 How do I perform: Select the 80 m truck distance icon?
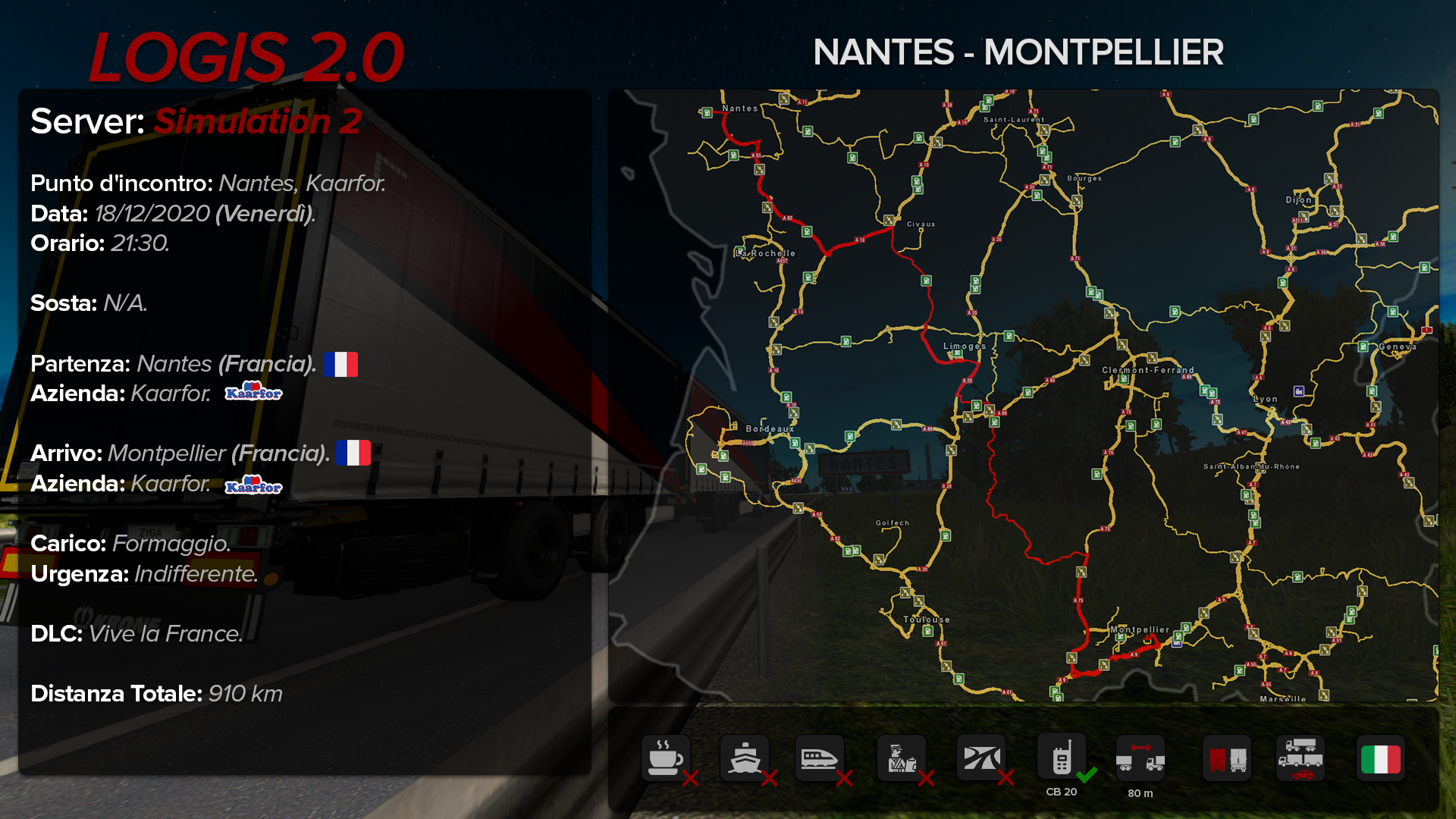(x=1140, y=758)
